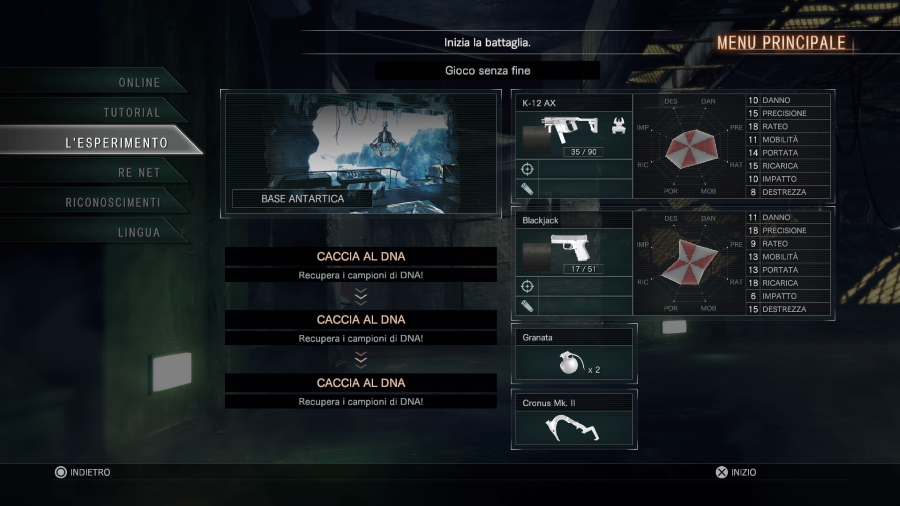
Task: Open the Lingua language option
Action: [x=138, y=233]
